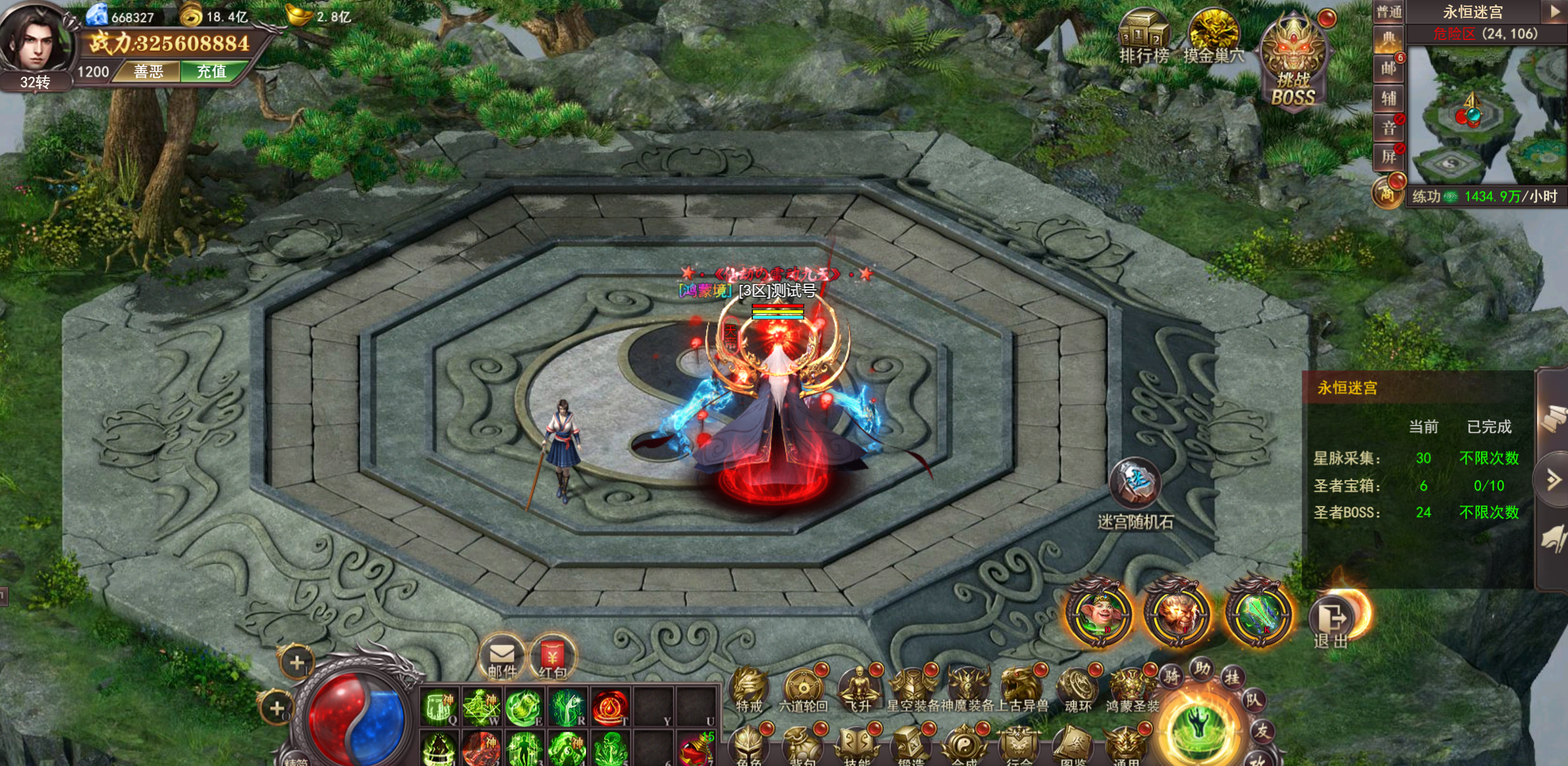Screen dimensions: 1568x766
Task: Open the 六道轮回 menu icon
Action: 803,690
